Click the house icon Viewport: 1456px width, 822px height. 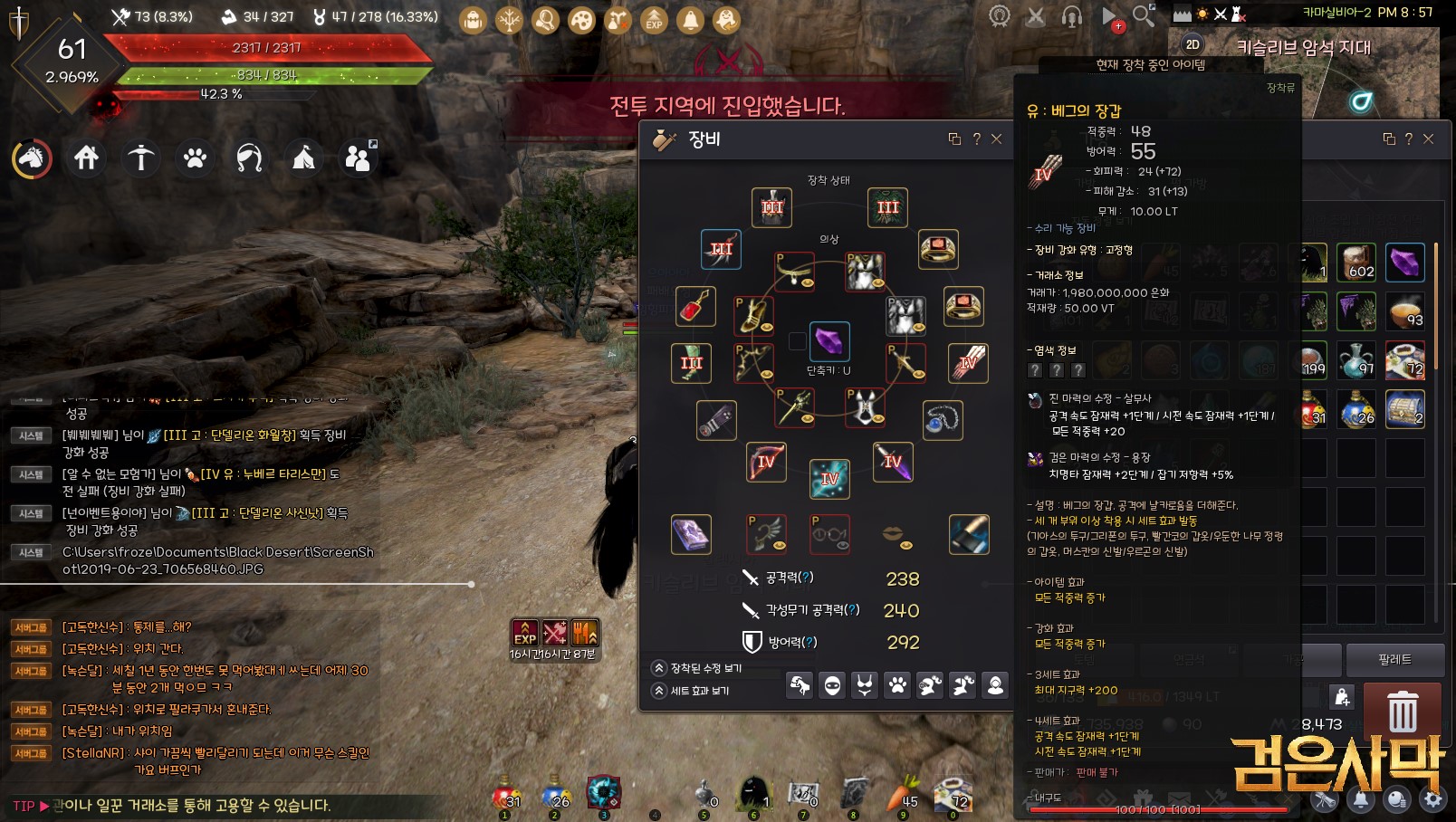86,158
